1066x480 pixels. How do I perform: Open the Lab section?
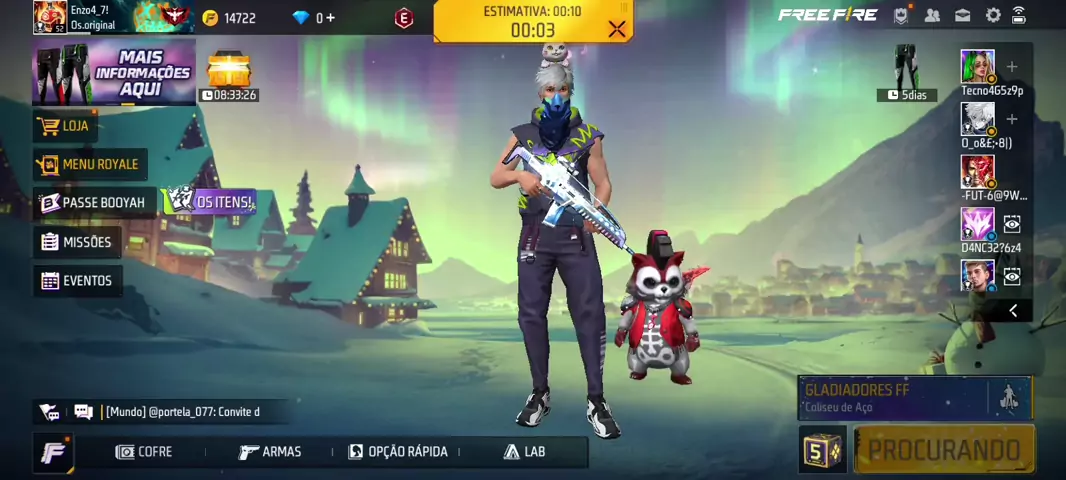pyautogui.click(x=525, y=452)
